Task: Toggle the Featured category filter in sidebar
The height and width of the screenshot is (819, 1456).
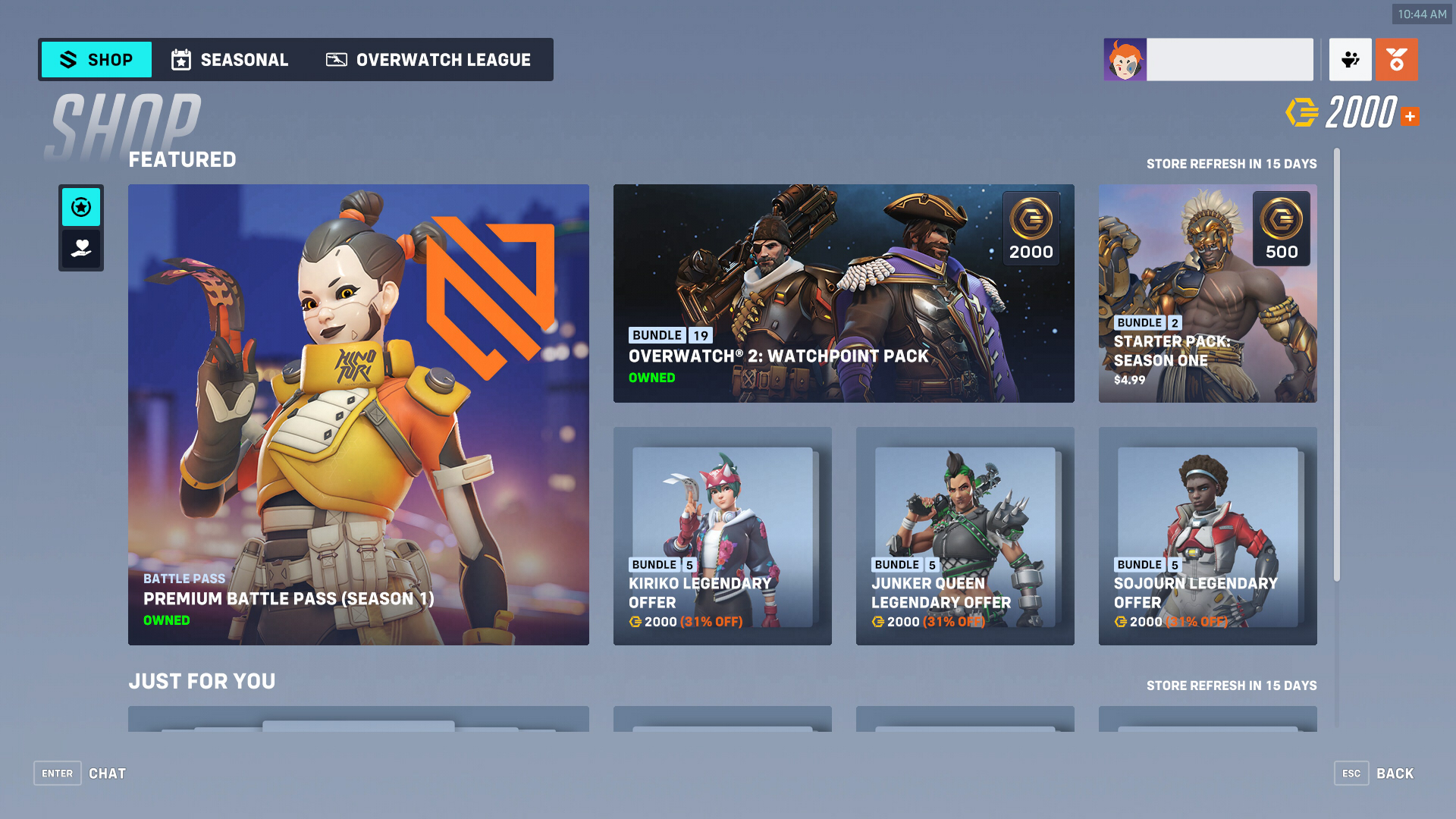Action: pyautogui.click(x=80, y=207)
